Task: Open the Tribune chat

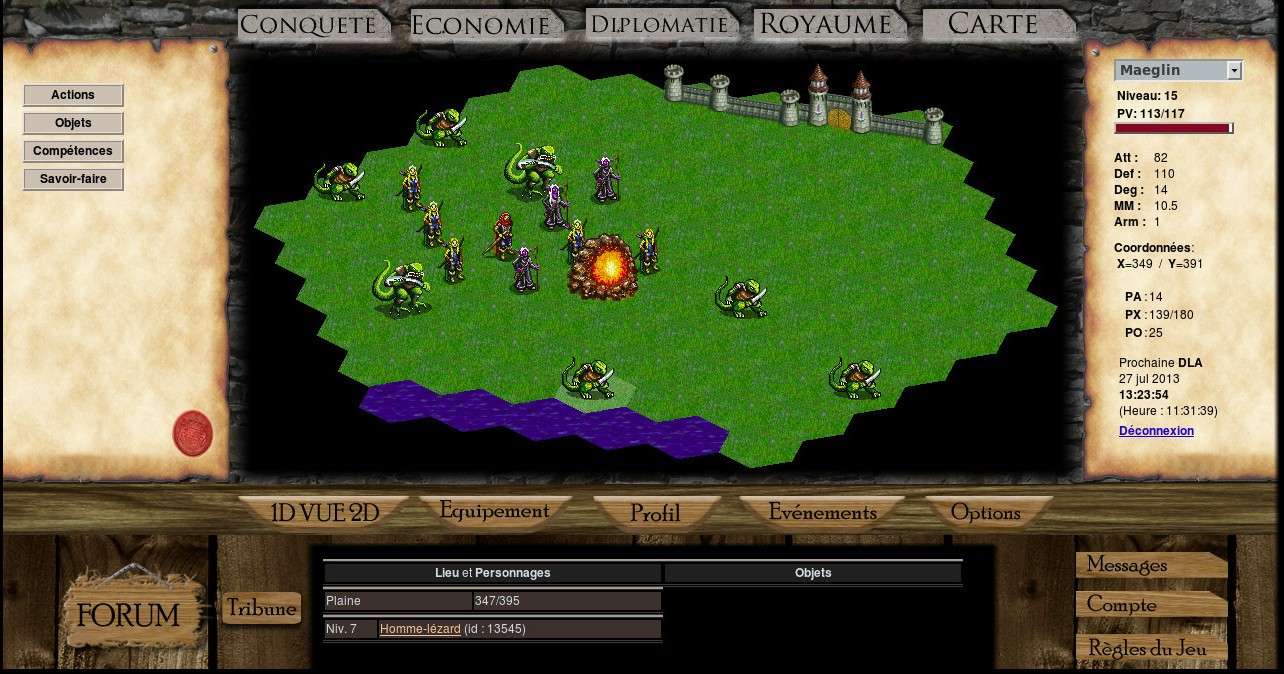Action: [261, 608]
